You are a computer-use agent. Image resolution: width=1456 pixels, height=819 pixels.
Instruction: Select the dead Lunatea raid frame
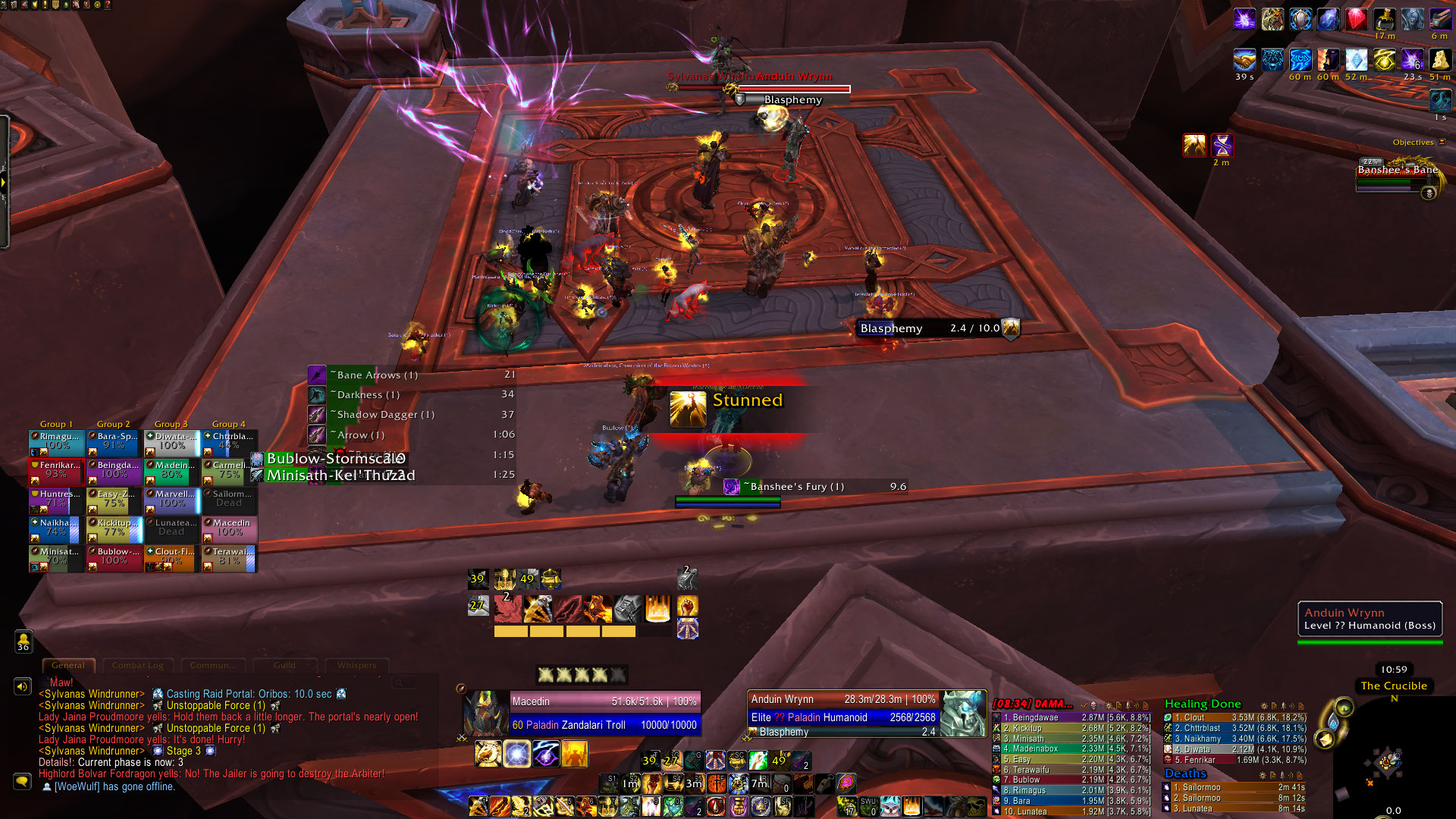(172, 529)
